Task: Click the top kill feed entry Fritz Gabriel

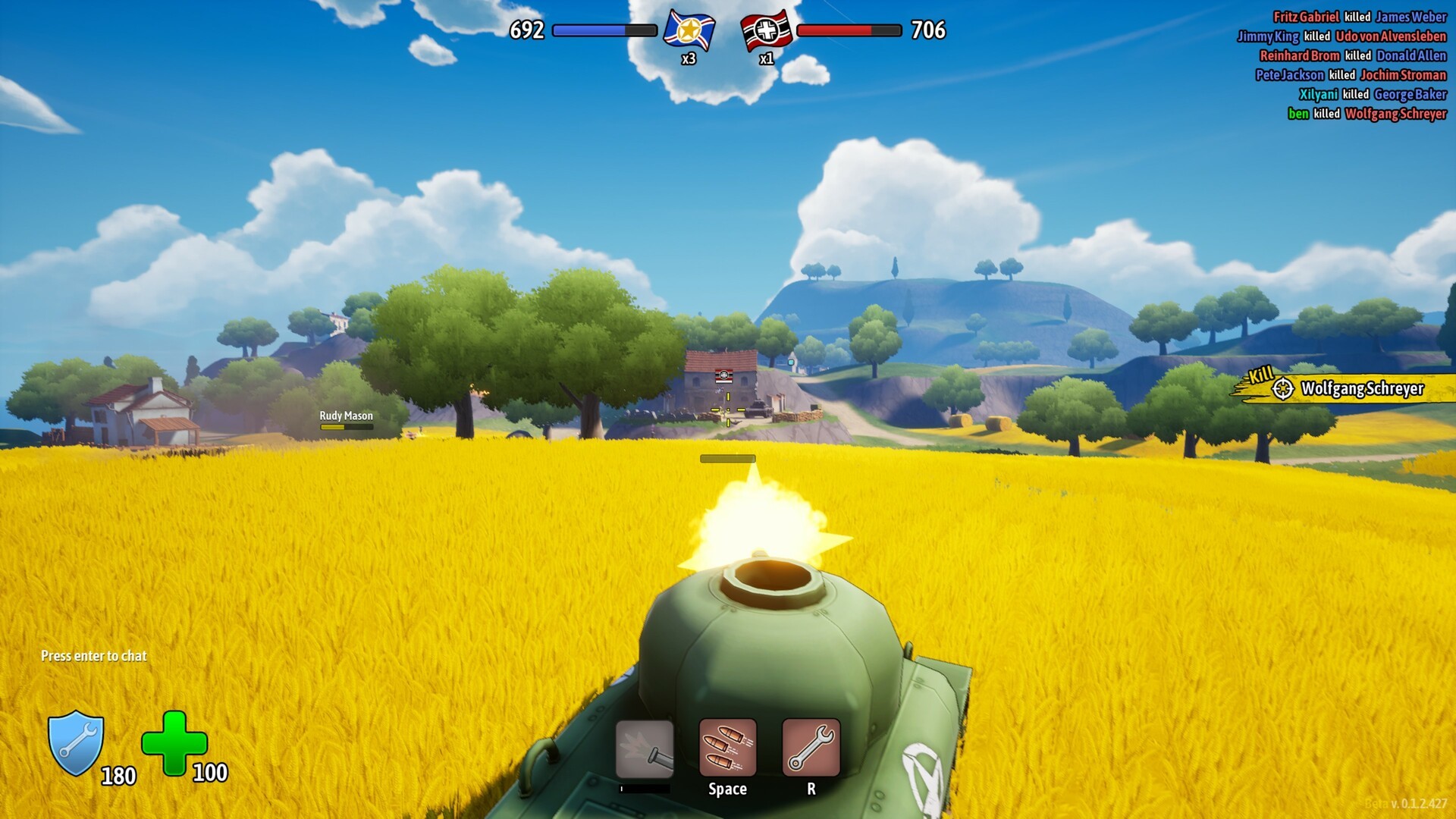Action: point(1306,17)
